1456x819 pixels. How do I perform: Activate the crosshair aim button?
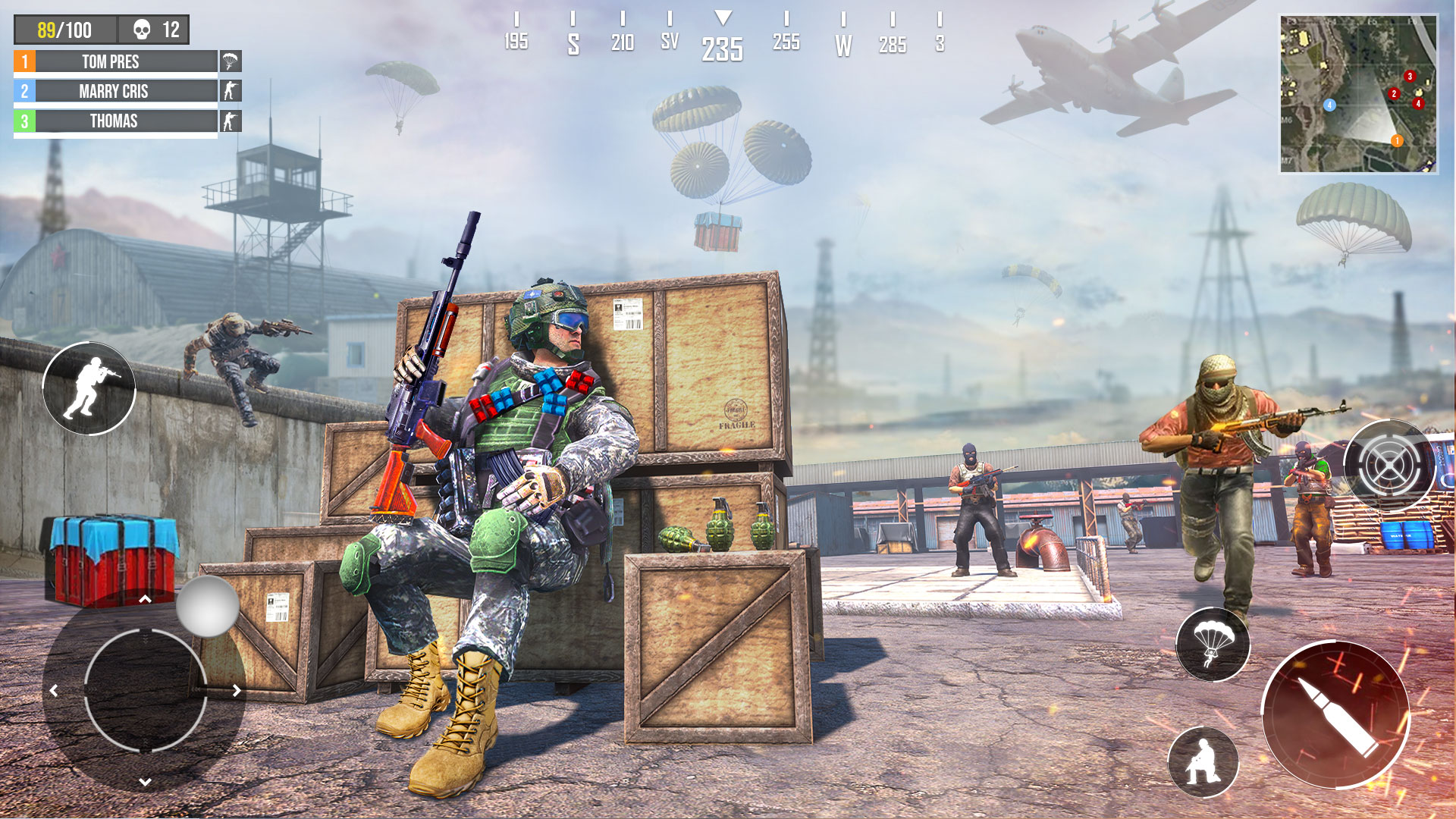click(1389, 465)
